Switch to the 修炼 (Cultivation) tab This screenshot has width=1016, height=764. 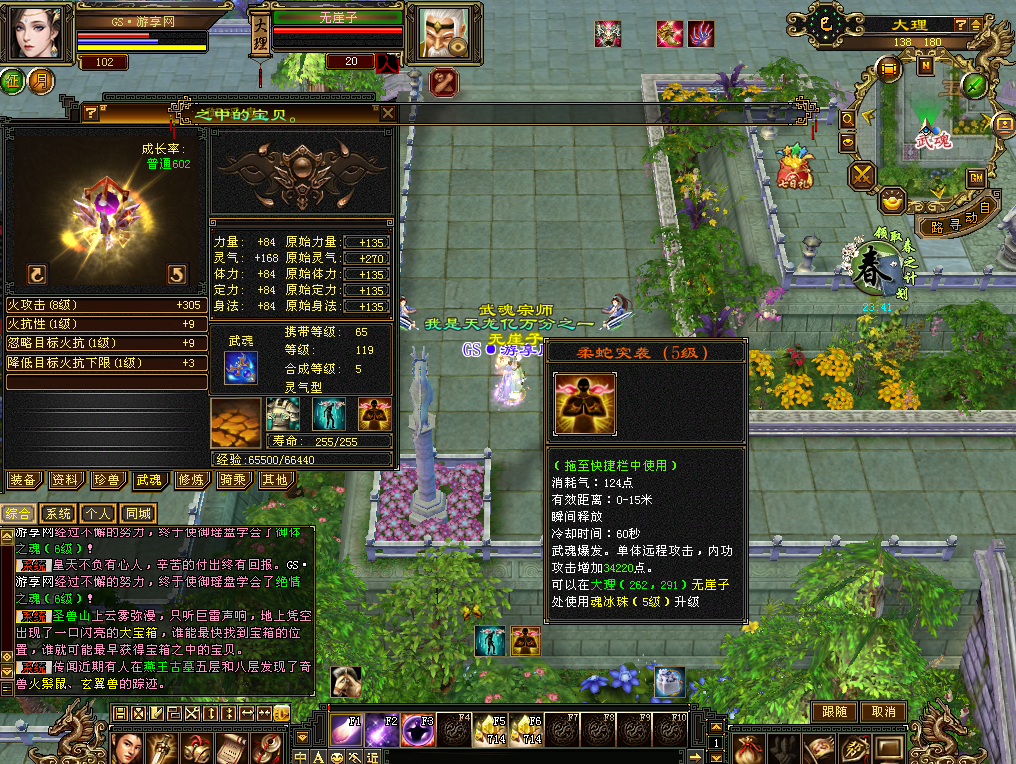click(x=190, y=480)
